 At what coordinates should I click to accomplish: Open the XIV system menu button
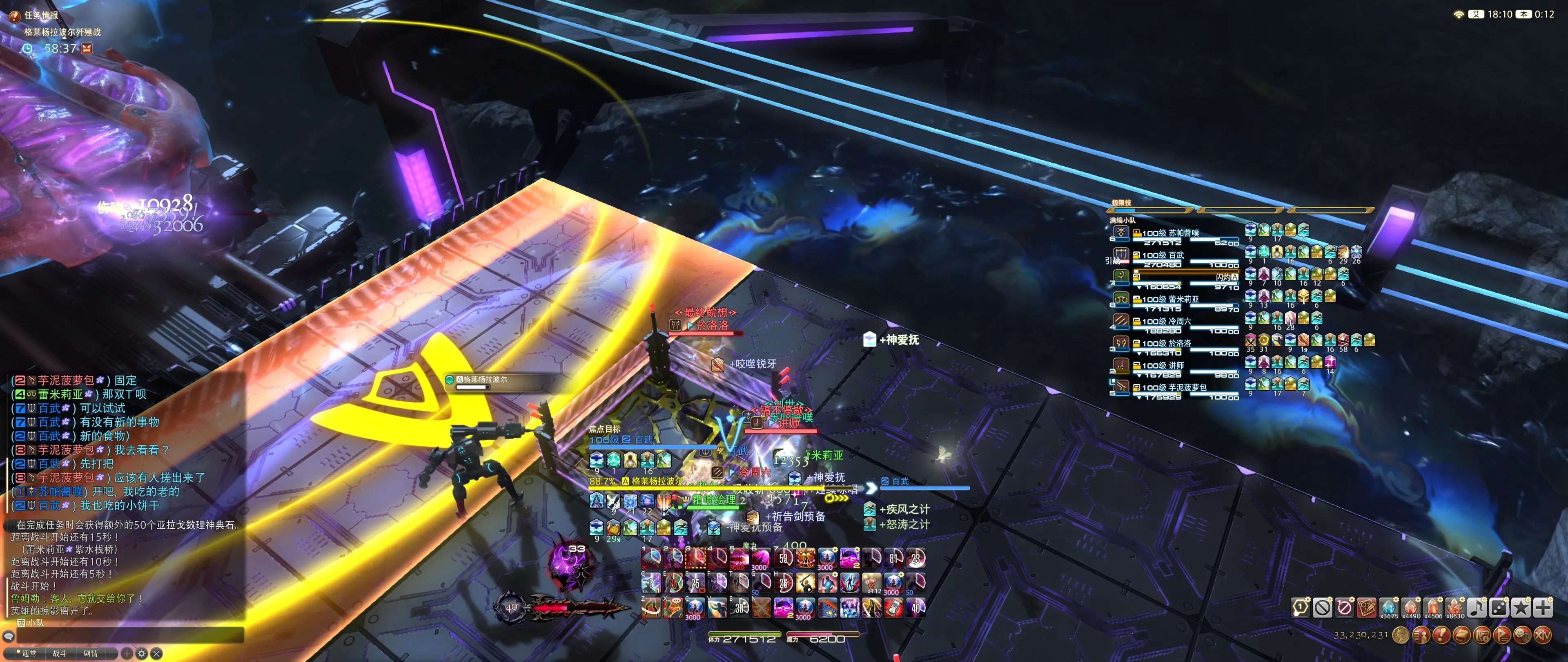pyautogui.click(x=1542, y=635)
